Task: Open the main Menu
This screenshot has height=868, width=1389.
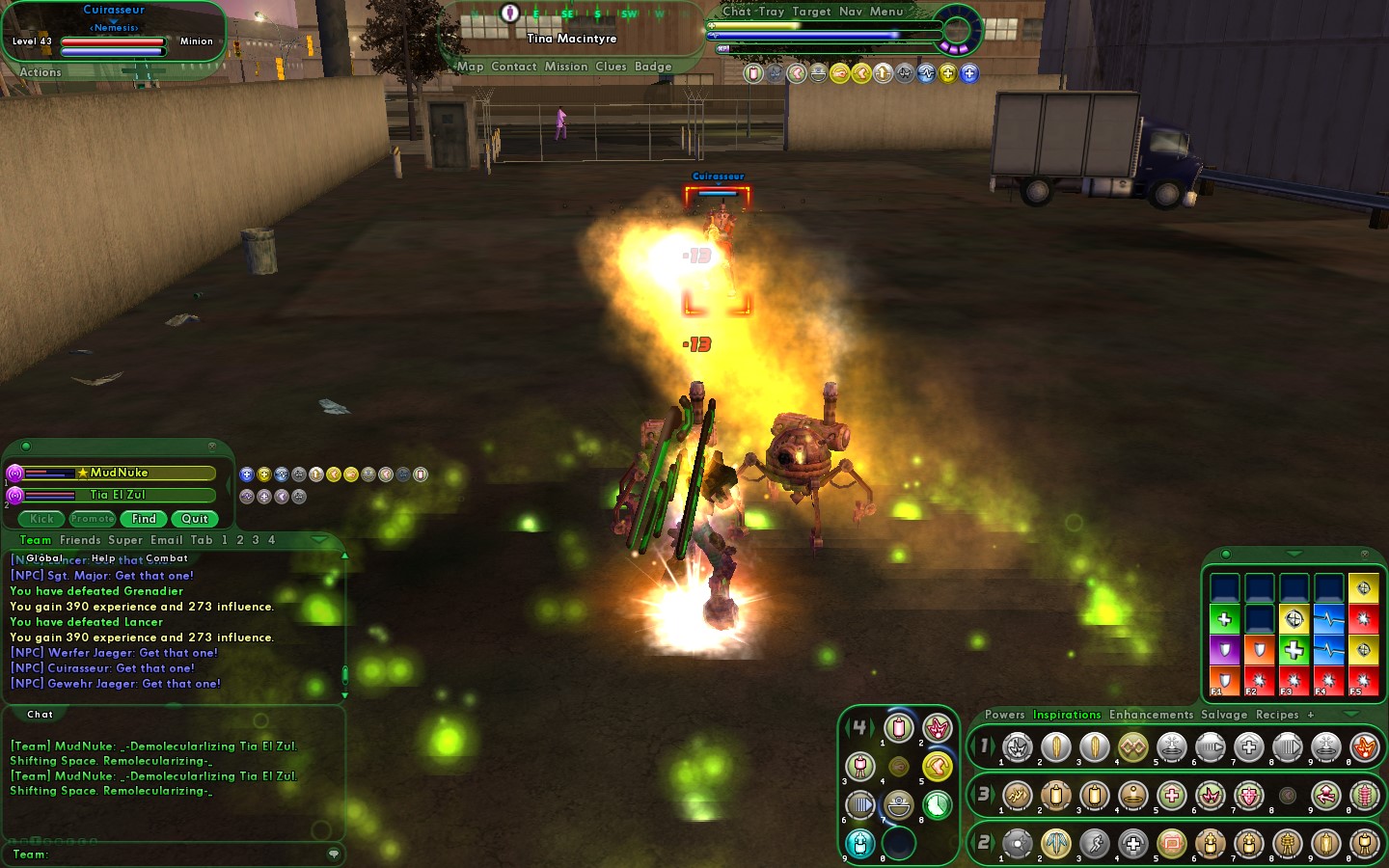Action: tap(886, 12)
